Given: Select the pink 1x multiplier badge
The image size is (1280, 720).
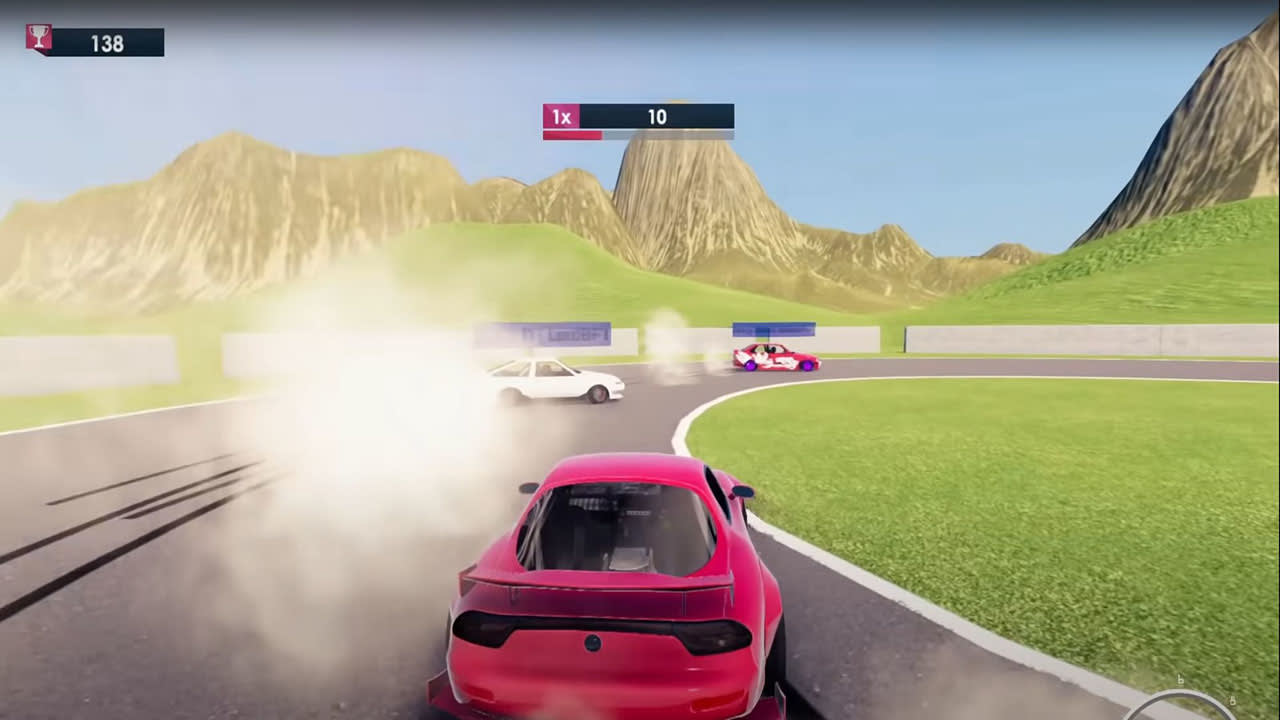Looking at the screenshot, I should [561, 117].
